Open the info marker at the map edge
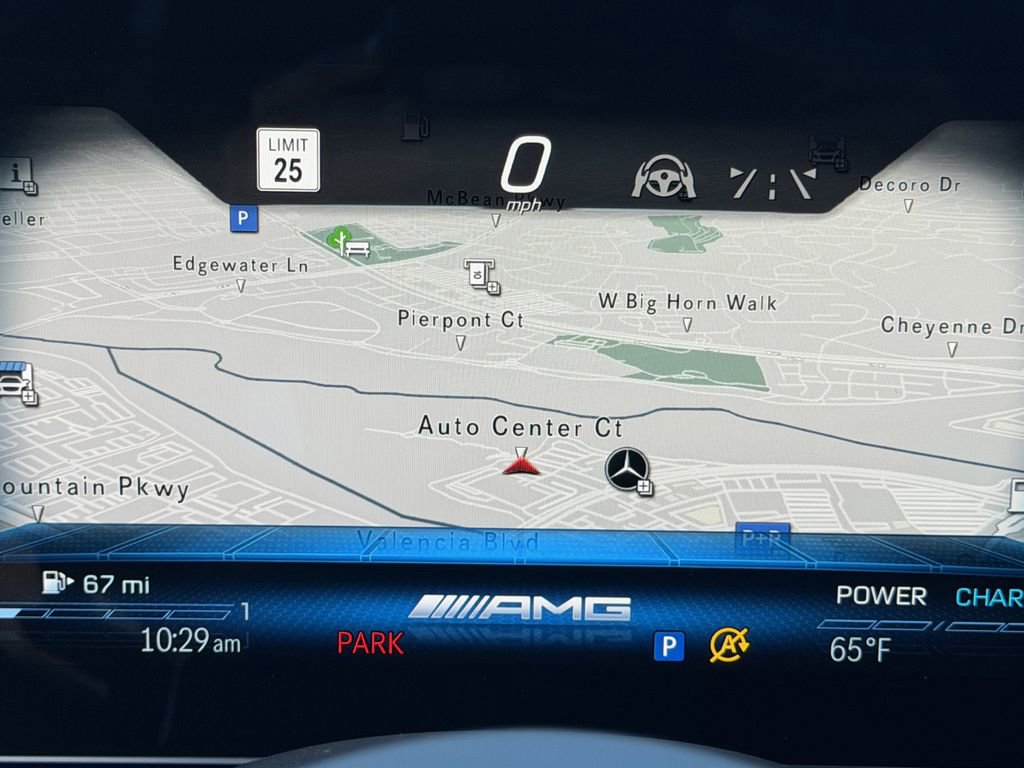The width and height of the screenshot is (1024, 768). click(17, 174)
